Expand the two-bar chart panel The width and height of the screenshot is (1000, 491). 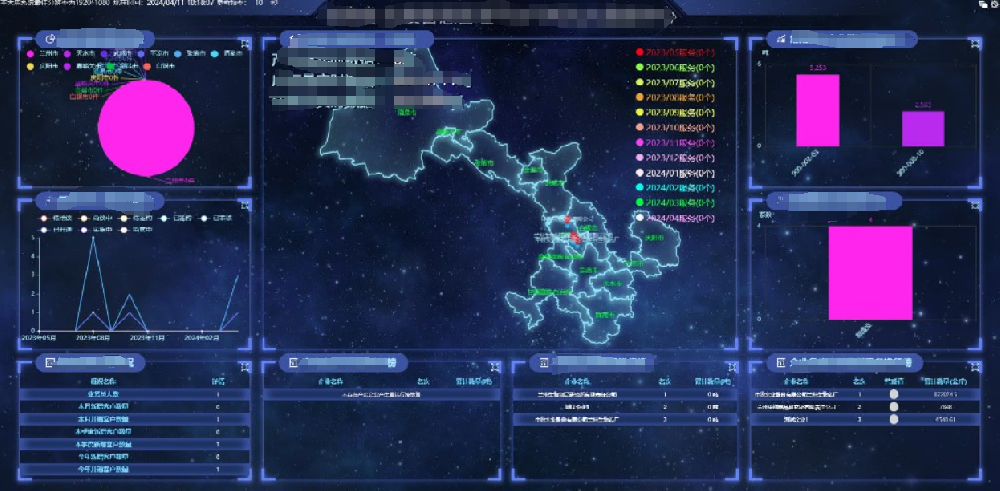point(973,44)
